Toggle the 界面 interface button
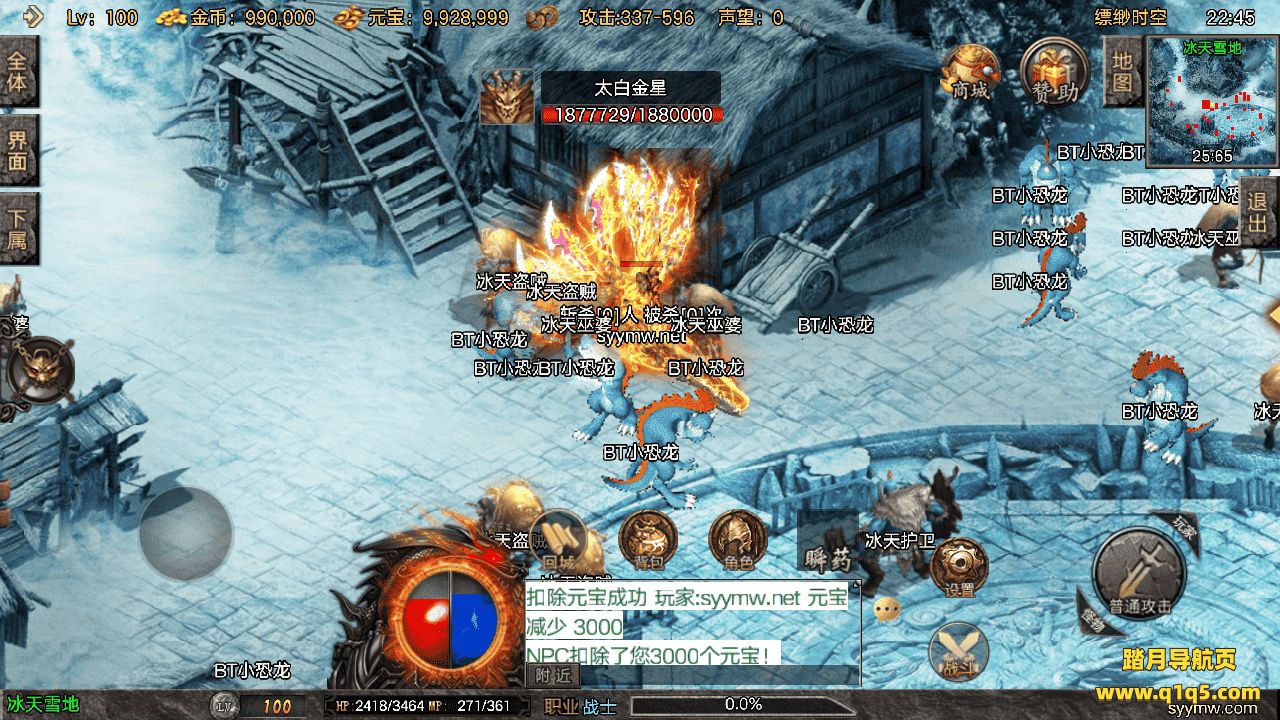The image size is (1280, 720). (18, 150)
